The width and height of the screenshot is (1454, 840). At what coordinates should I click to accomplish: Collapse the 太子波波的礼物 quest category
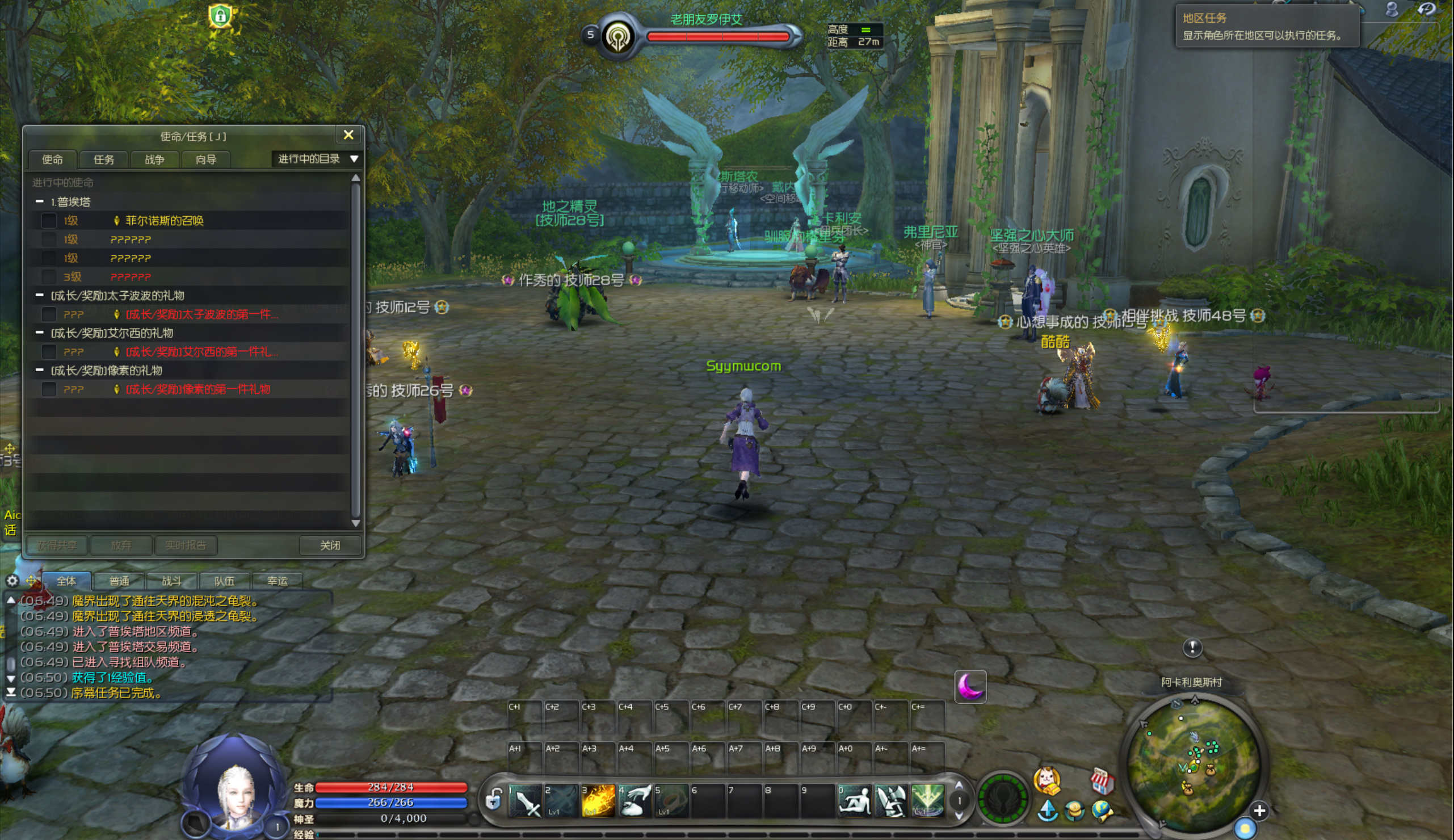40,295
